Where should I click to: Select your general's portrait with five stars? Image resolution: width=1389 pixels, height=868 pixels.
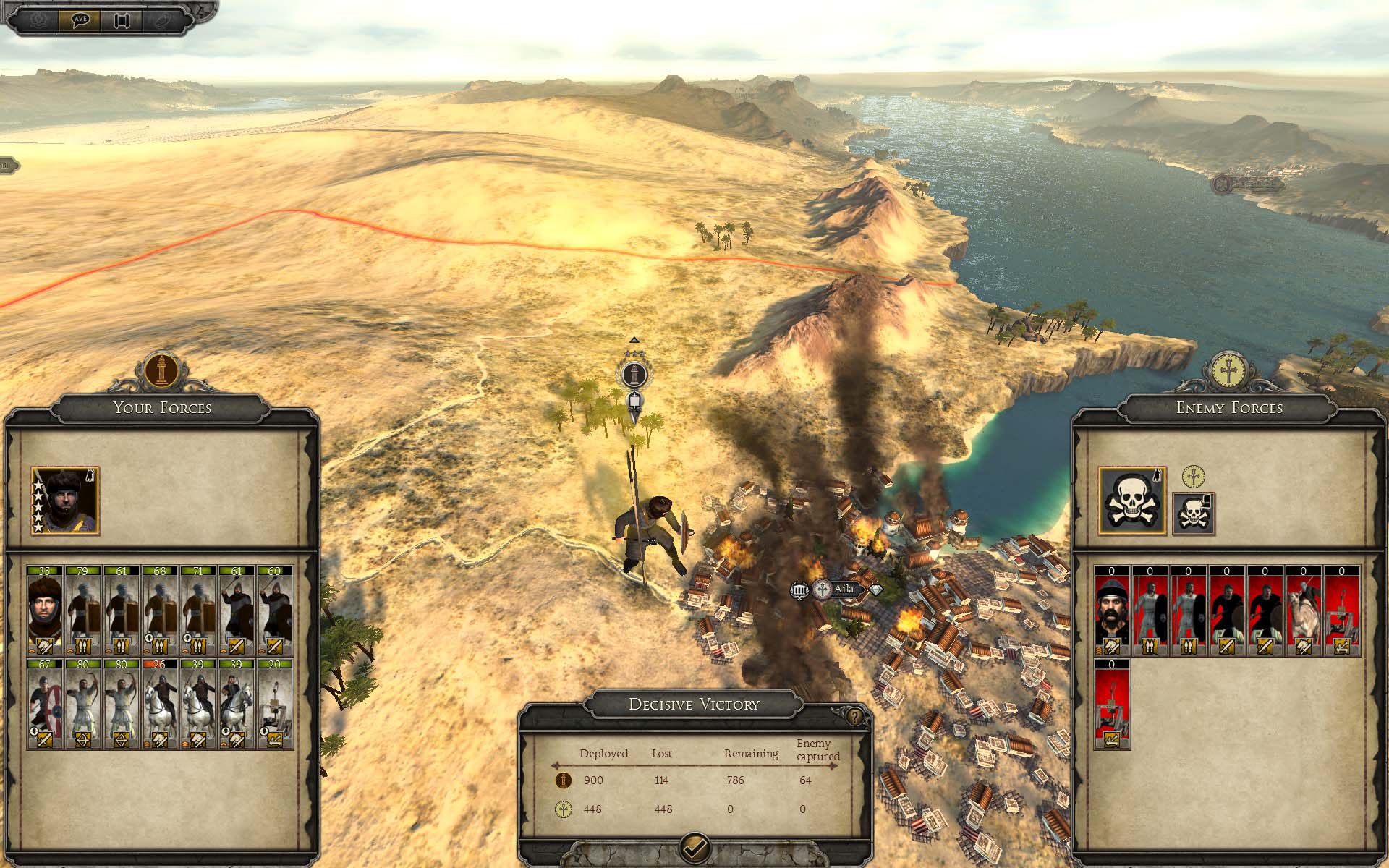(65, 501)
